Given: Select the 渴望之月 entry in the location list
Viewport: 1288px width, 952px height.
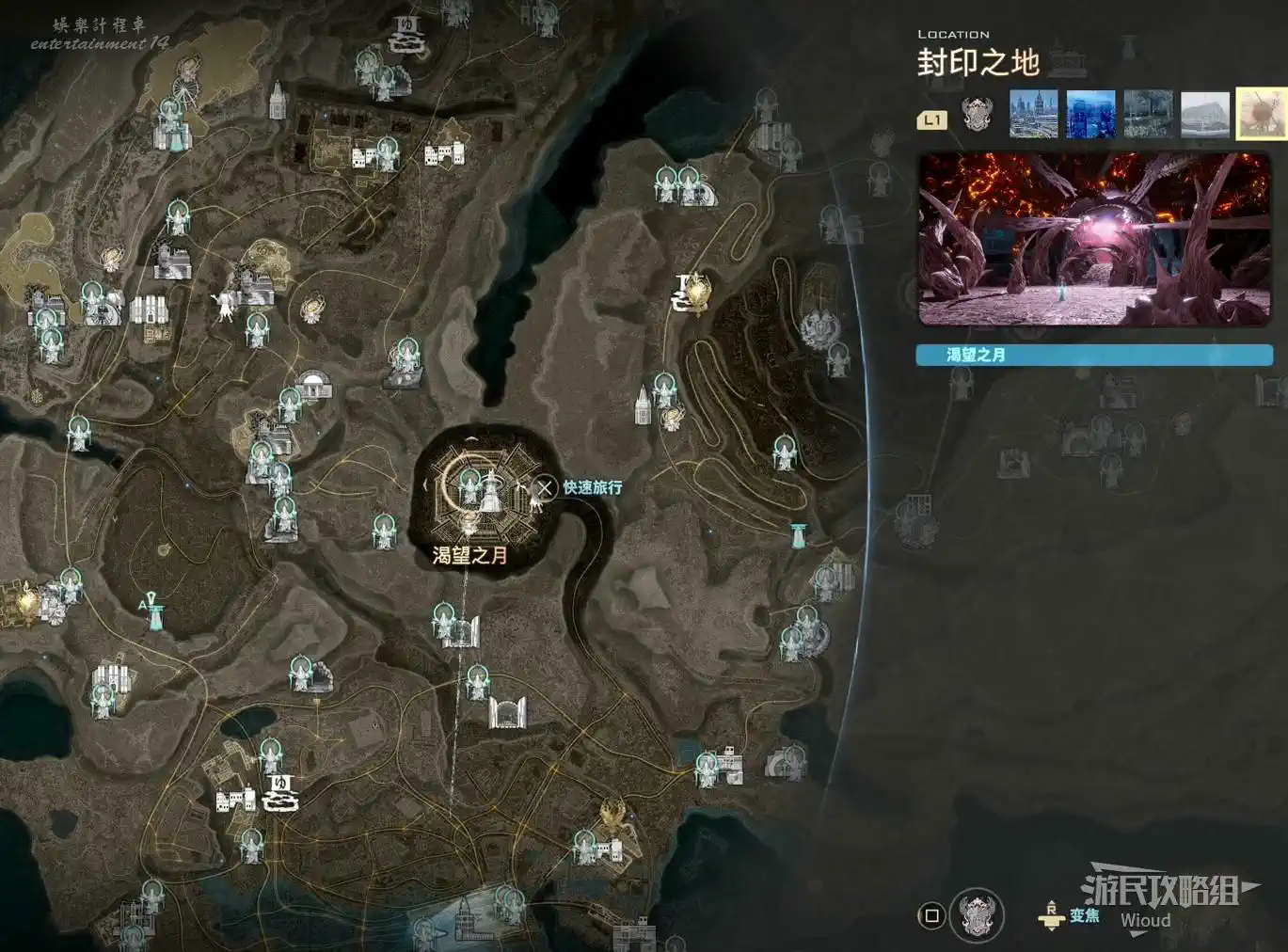Looking at the screenshot, I should (x=1094, y=355).
